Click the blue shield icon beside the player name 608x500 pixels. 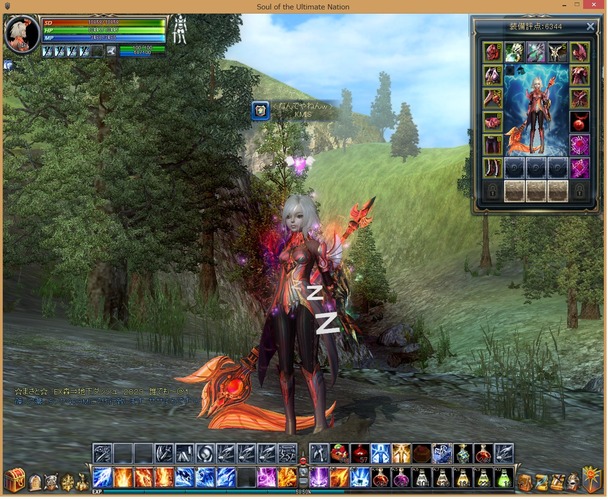point(260,111)
